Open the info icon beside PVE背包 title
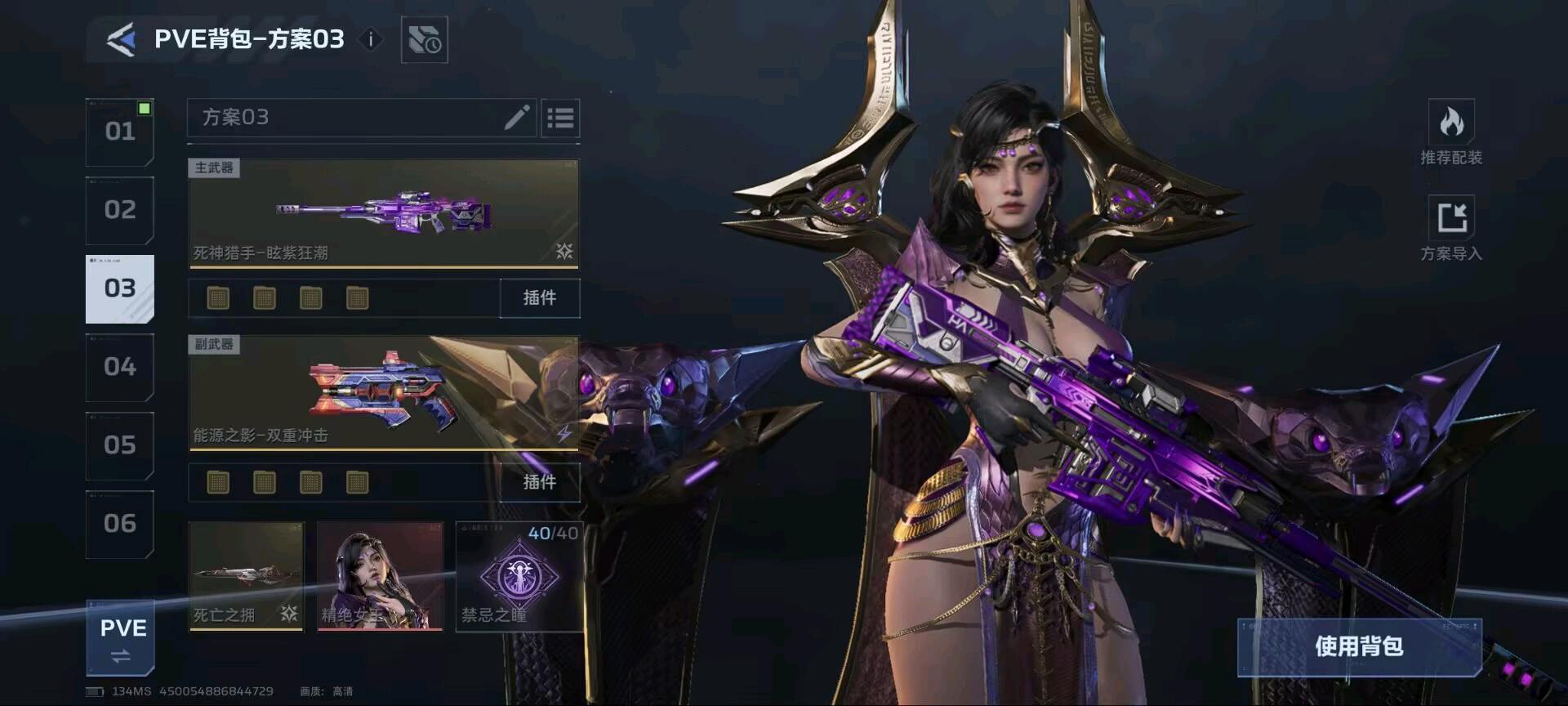Viewport: 1568px width, 706px height. click(x=371, y=39)
